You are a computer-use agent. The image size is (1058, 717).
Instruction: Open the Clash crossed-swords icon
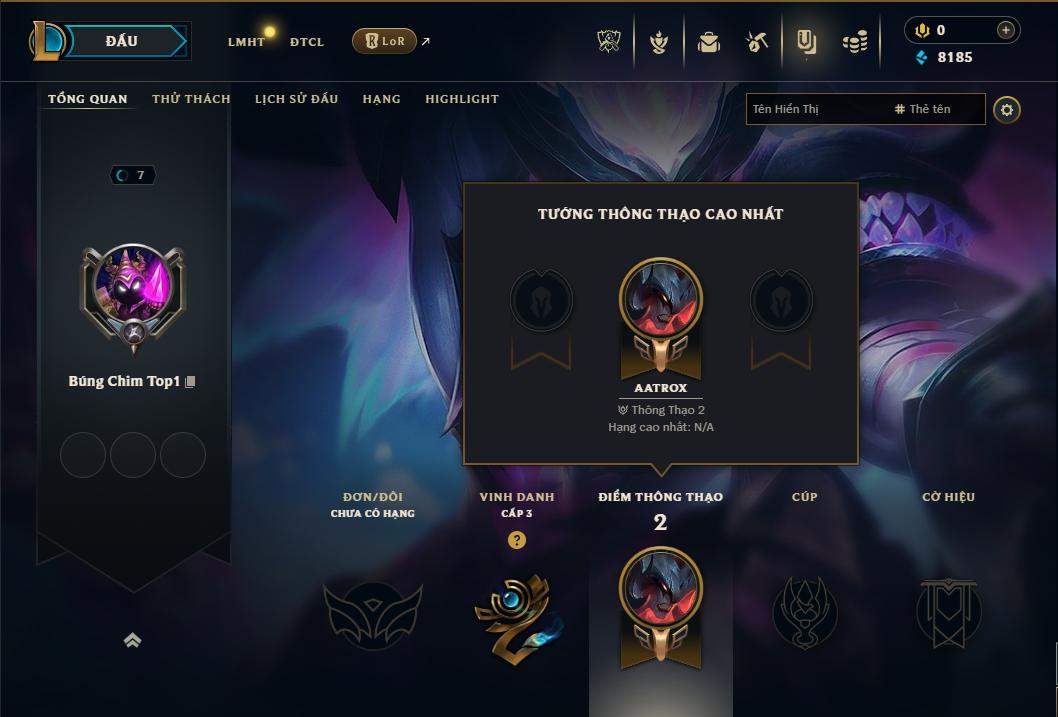click(x=609, y=42)
